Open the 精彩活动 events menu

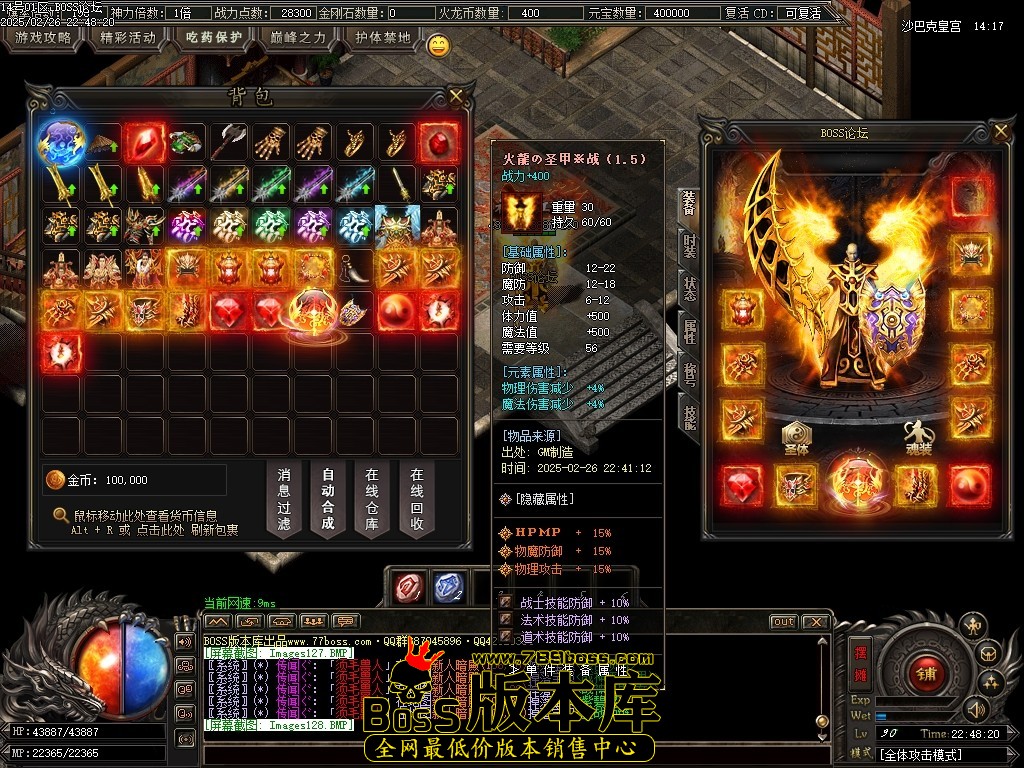[x=129, y=39]
